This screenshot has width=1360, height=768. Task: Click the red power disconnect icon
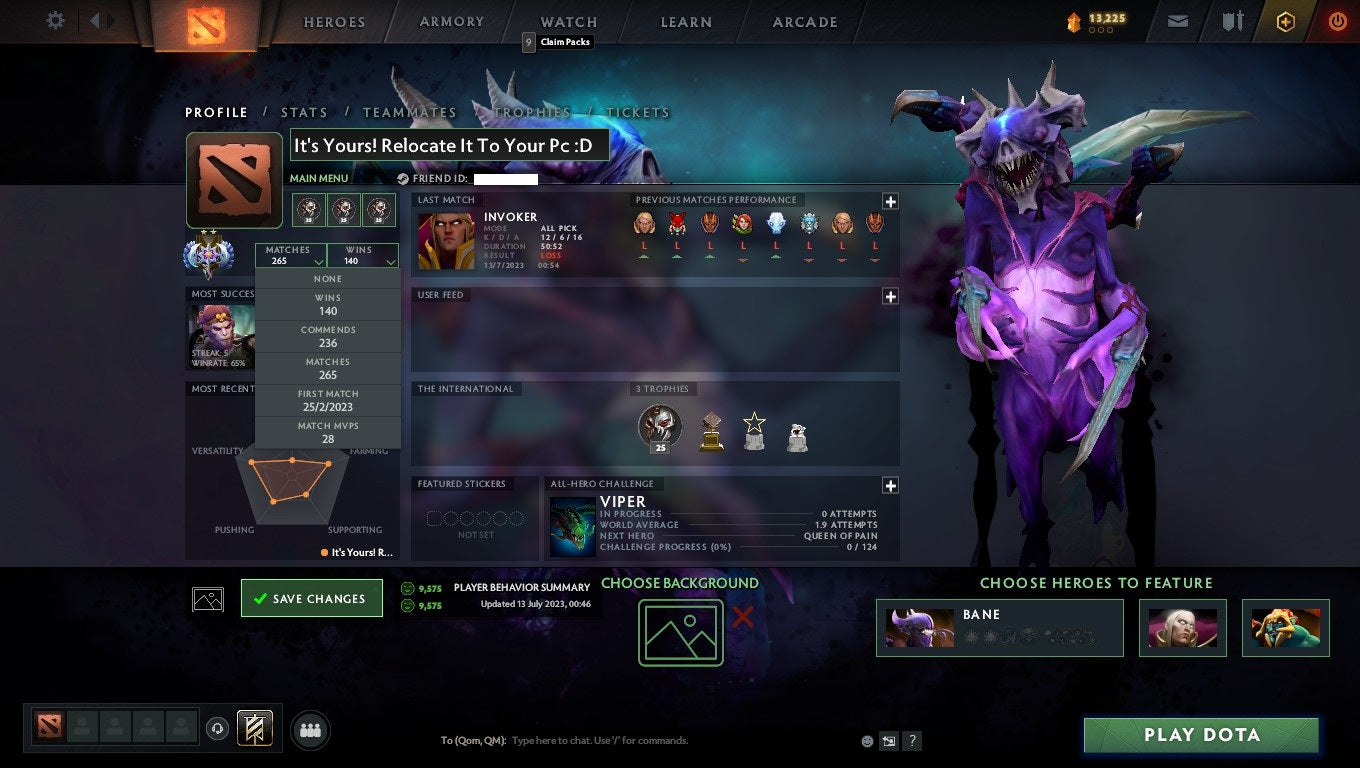(1336, 20)
